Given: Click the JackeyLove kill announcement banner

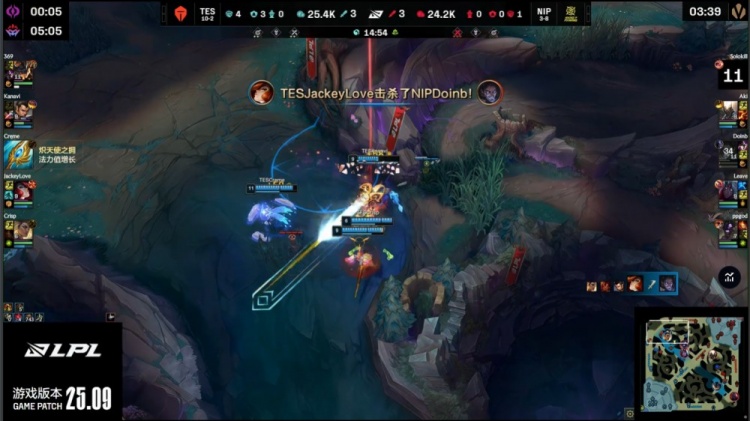Looking at the screenshot, I should coord(375,93).
